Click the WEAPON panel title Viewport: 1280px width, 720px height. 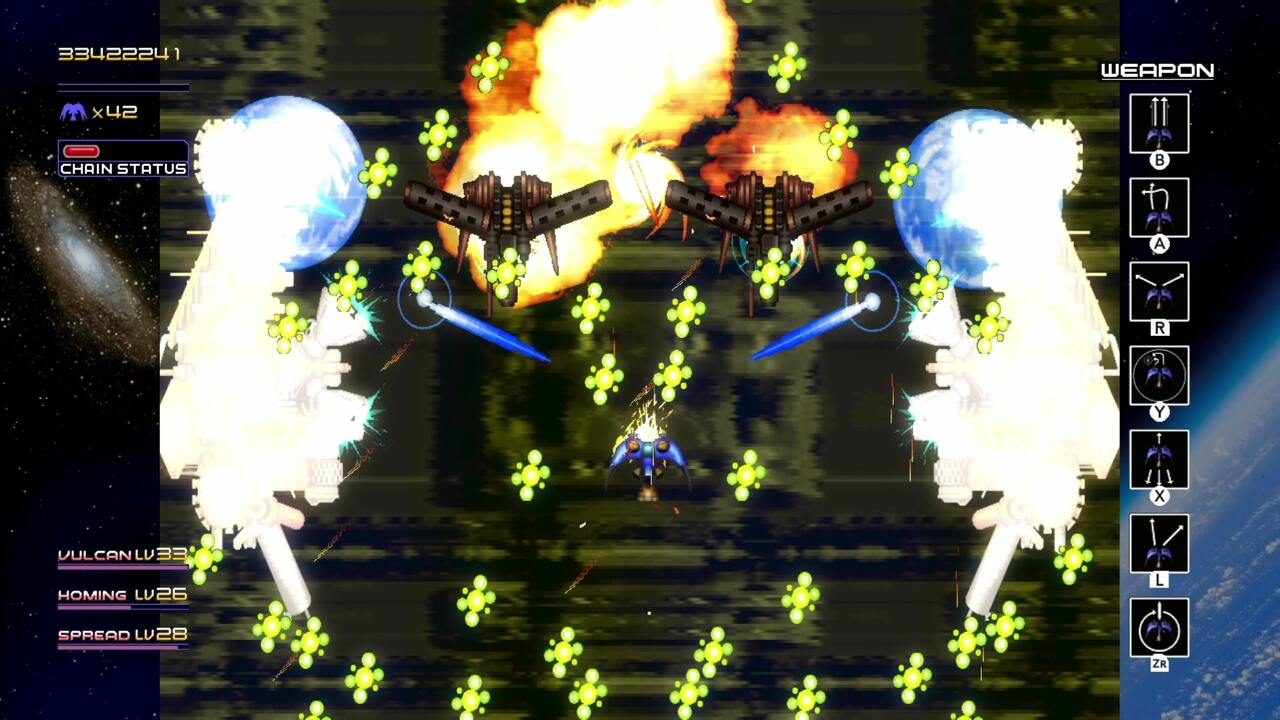[1156, 71]
